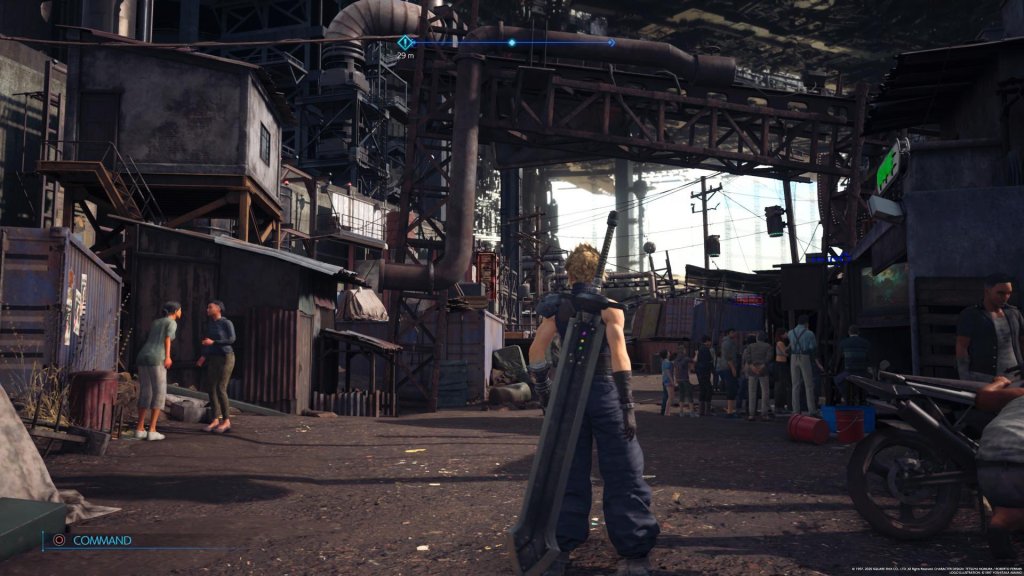The height and width of the screenshot is (576, 1024).
Task: Click the small diamond at the compass center
Action: (x=511, y=43)
